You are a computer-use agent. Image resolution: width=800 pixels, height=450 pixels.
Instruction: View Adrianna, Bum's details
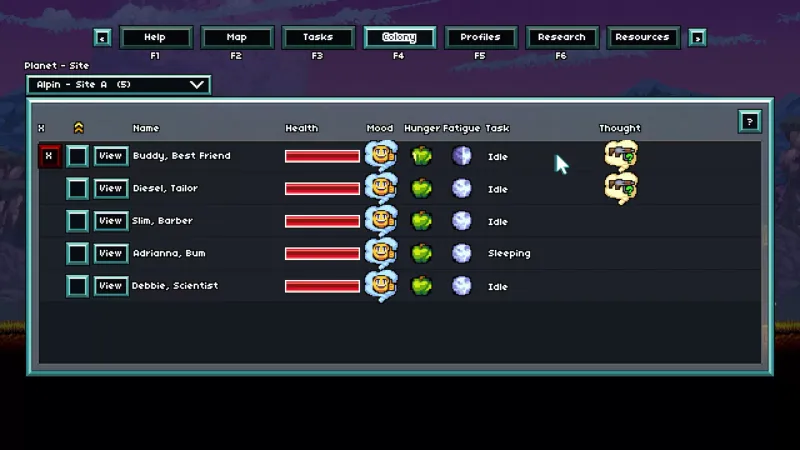(x=110, y=253)
